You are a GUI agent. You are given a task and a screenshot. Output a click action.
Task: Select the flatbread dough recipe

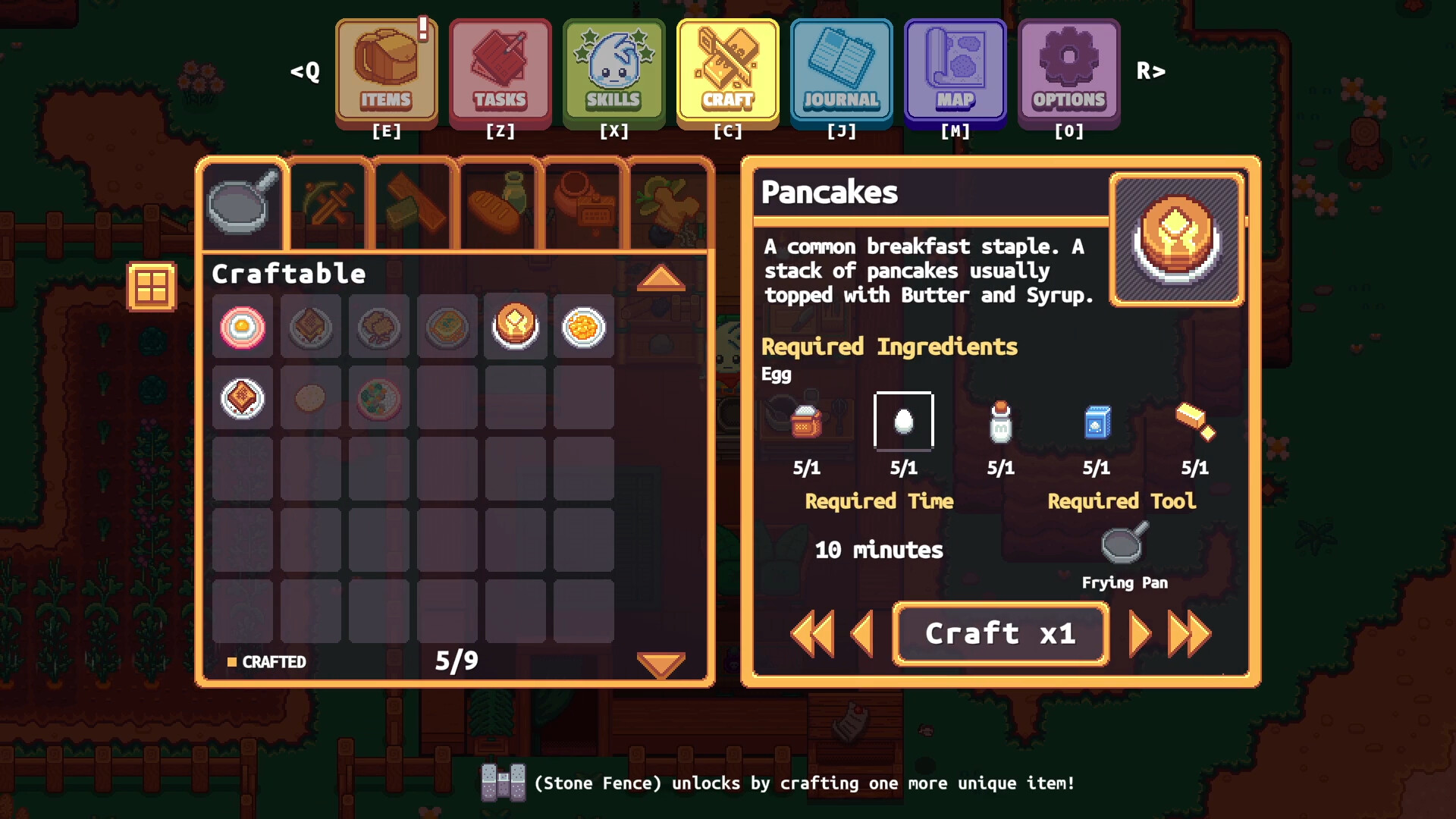pos(311,398)
